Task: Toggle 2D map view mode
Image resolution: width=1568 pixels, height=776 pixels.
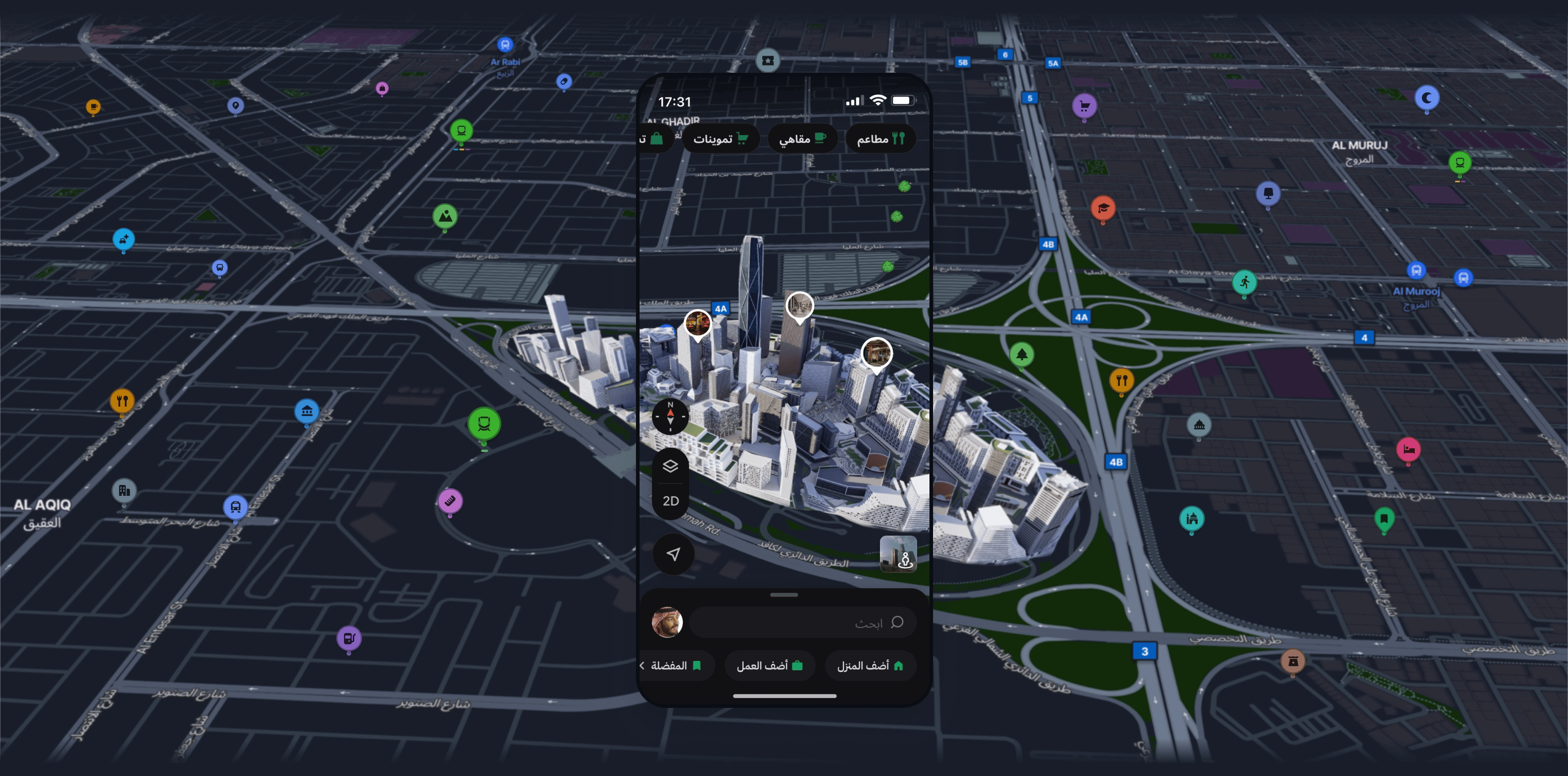Action: [x=671, y=500]
